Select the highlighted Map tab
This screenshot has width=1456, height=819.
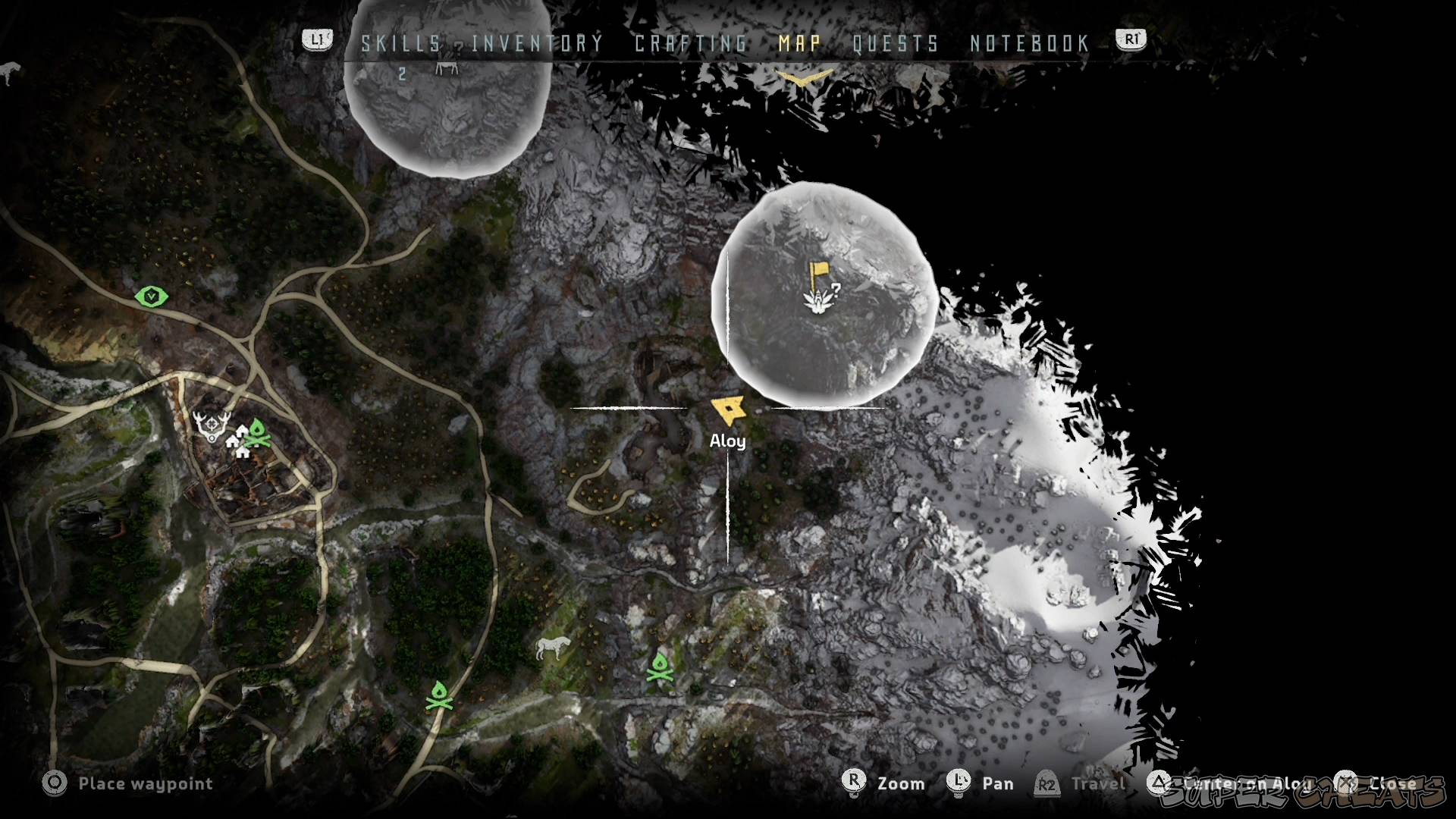pos(800,44)
